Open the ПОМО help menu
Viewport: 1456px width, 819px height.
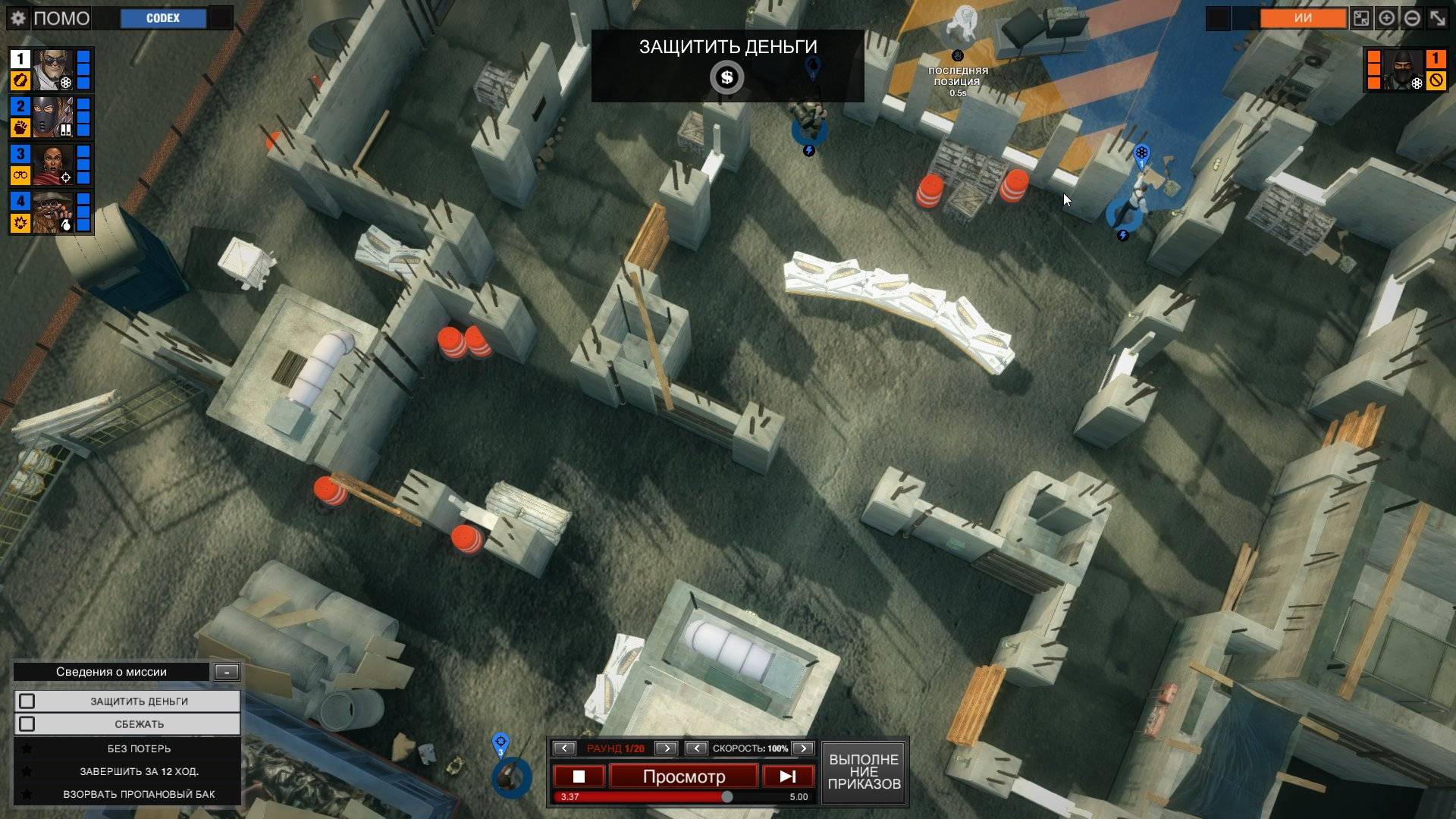click(61, 18)
